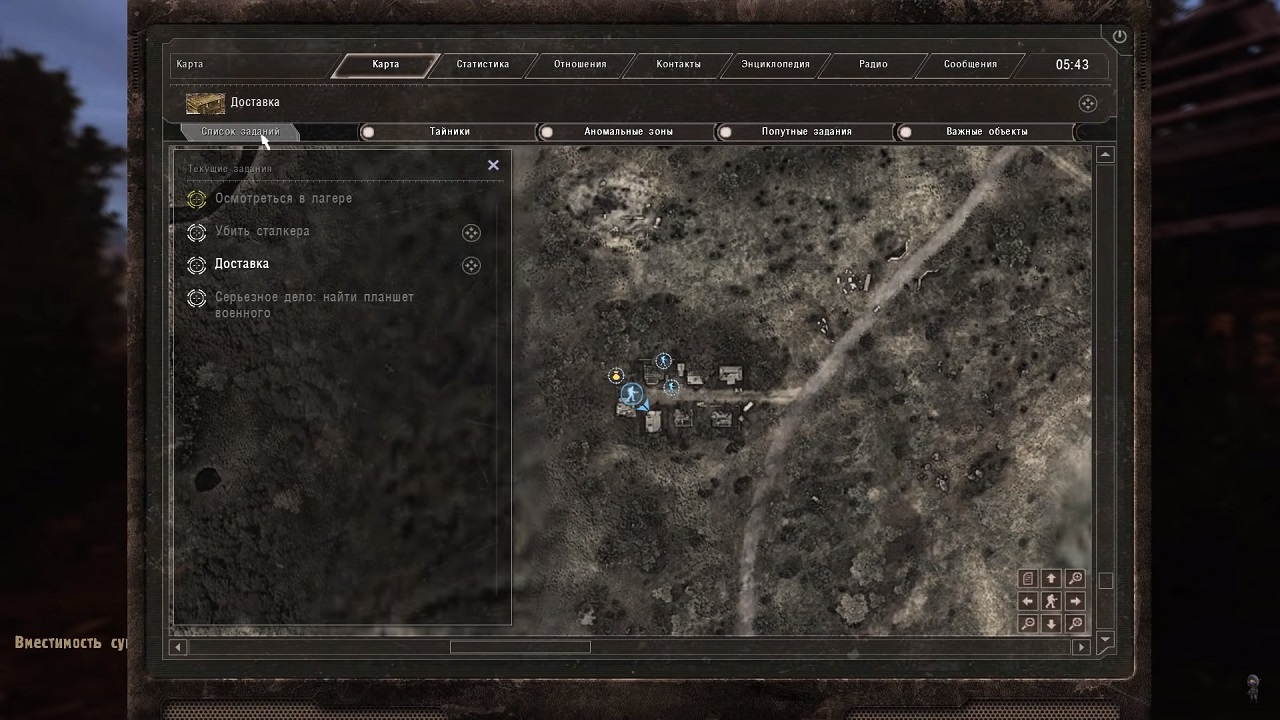Select the Убить сталкера task
This screenshot has height=720, width=1280.
coord(262,231)
